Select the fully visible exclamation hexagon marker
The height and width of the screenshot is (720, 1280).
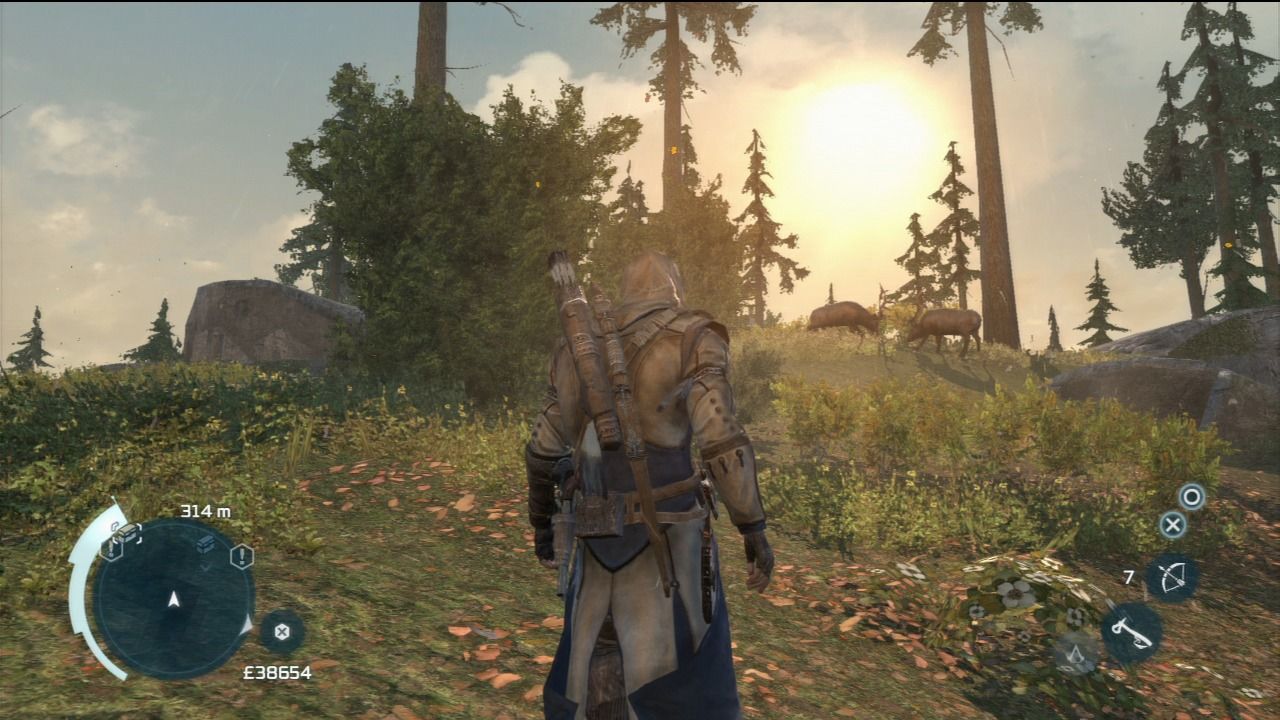(241, 556)
